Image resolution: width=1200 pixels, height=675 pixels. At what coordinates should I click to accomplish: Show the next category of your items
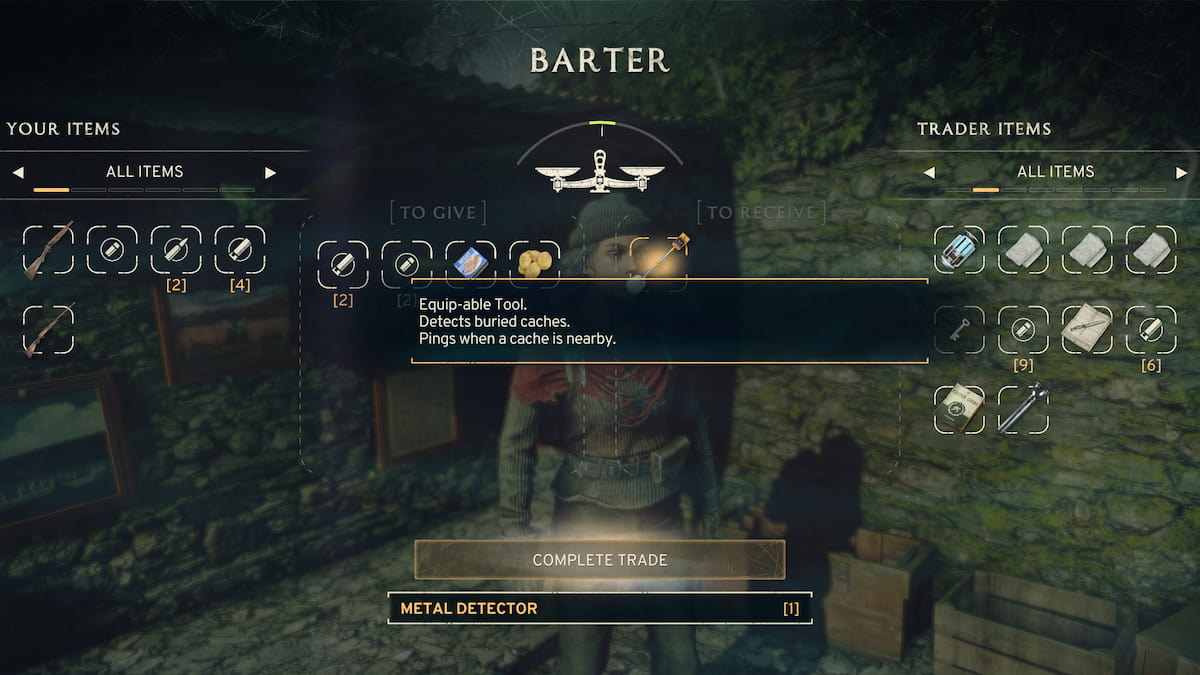pos(270,172)
